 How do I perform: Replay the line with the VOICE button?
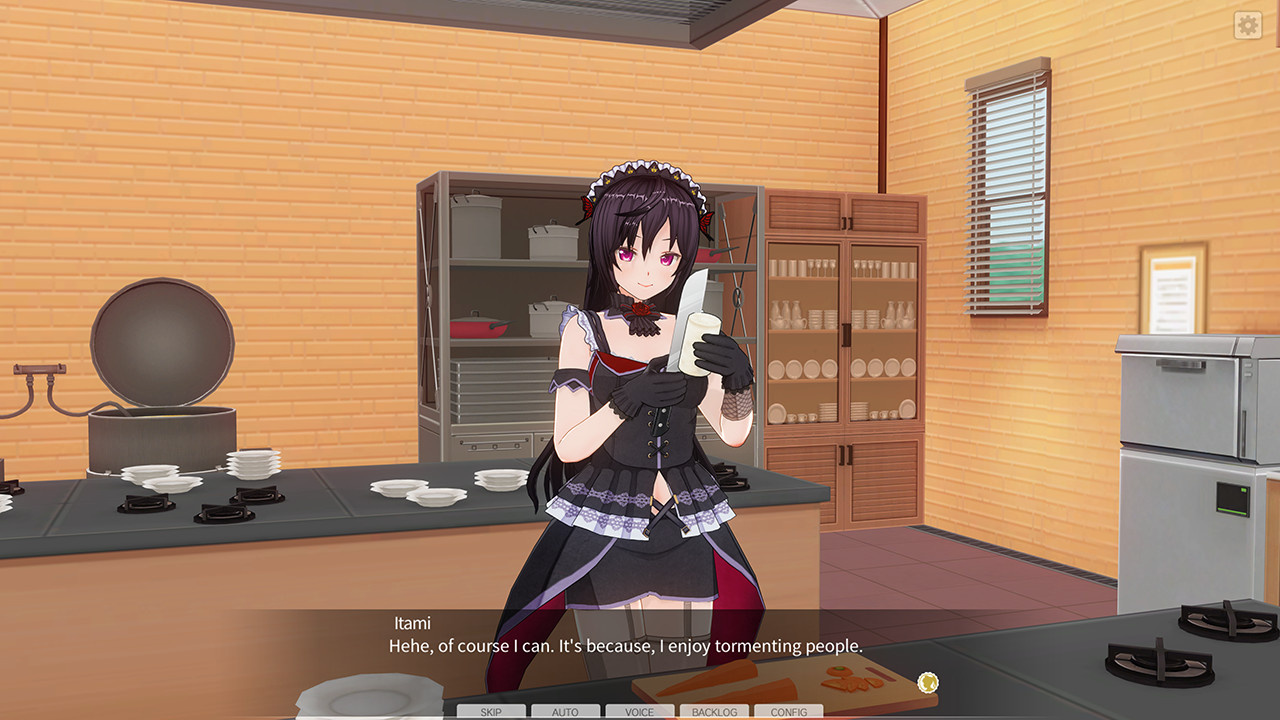pyautogui.click(x=639, y=711)
